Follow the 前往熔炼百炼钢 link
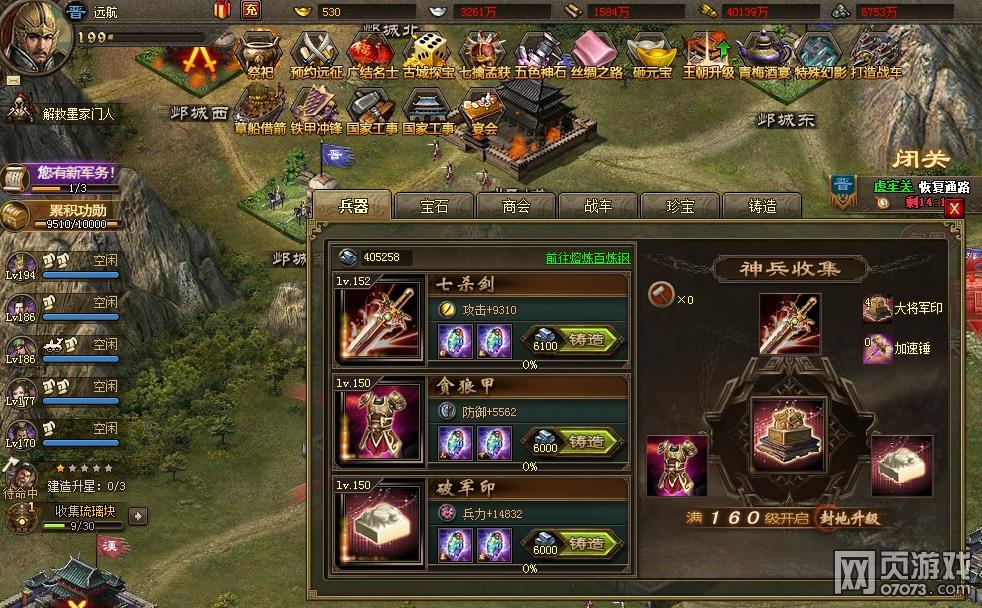Screen dimensions: 982x608 587,257
